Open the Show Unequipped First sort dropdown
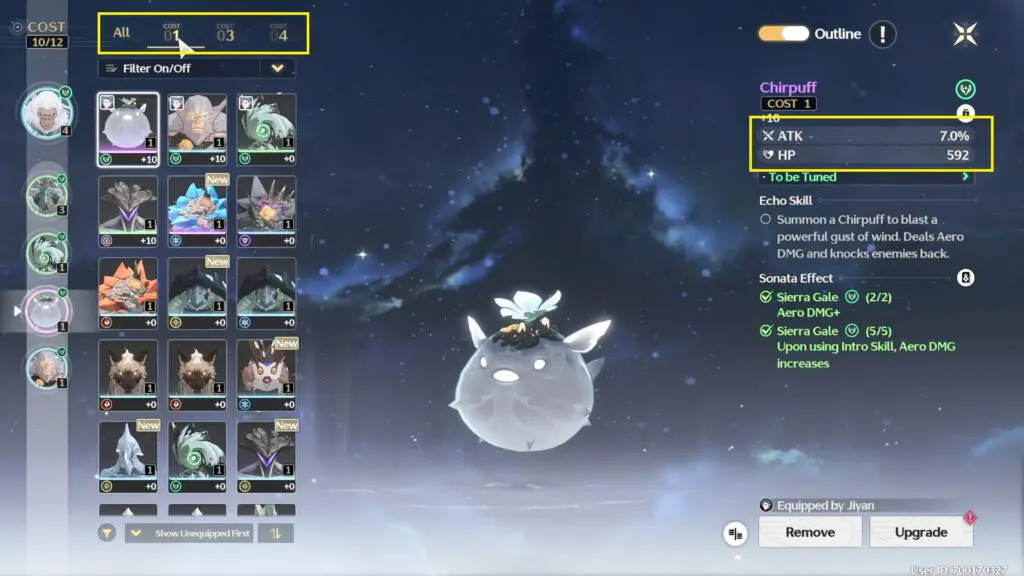The height and width of the screenshot is (576, 1024). [x=190, y=533]
